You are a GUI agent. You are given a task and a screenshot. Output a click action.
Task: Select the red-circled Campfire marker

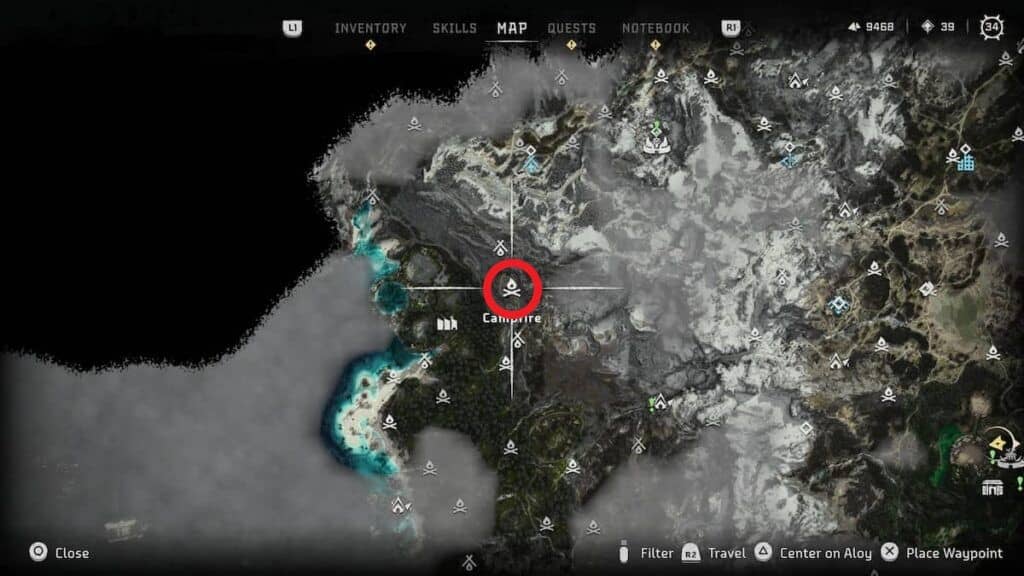point(512,289)
